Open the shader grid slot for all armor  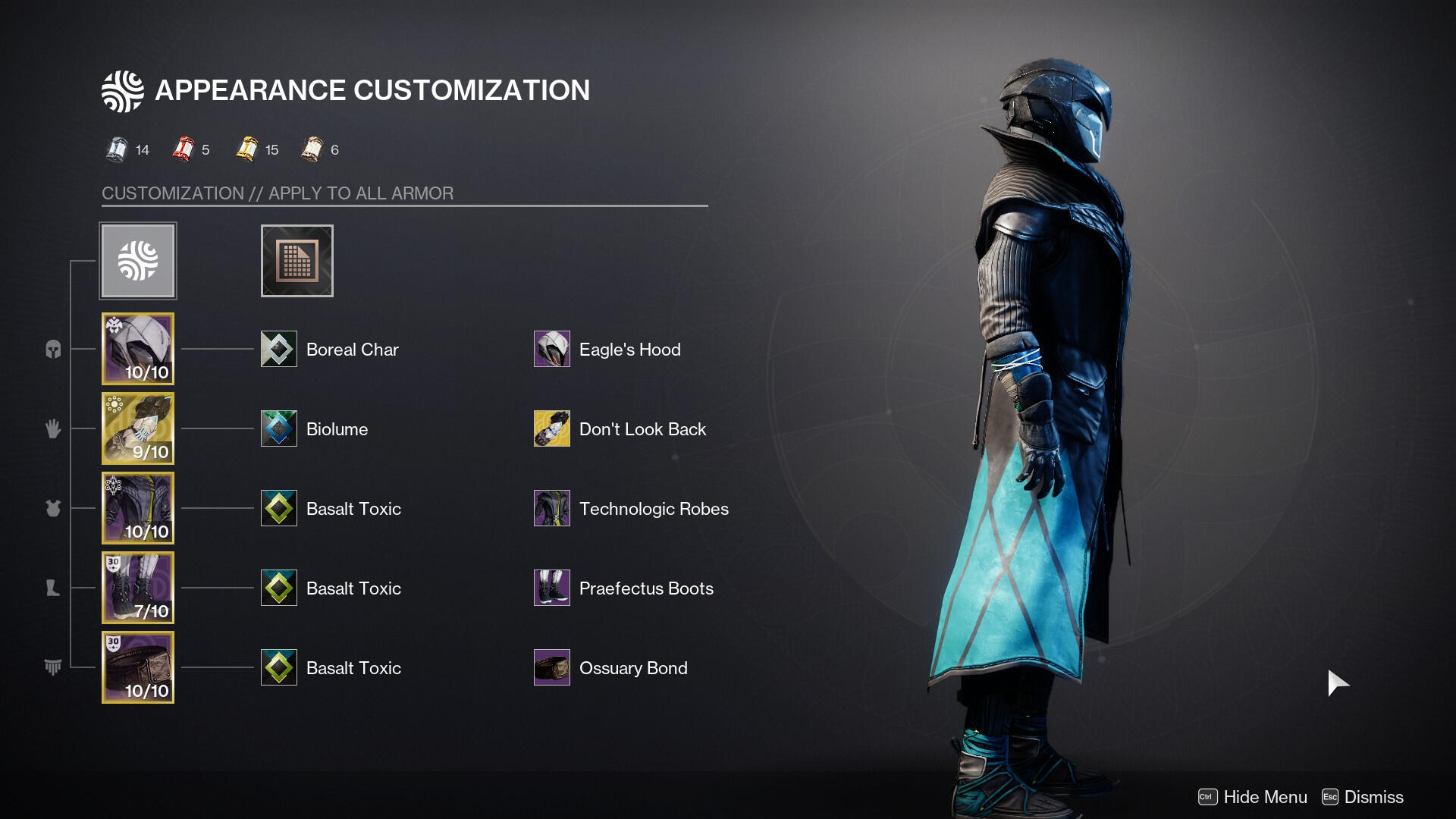coord(297,261)
